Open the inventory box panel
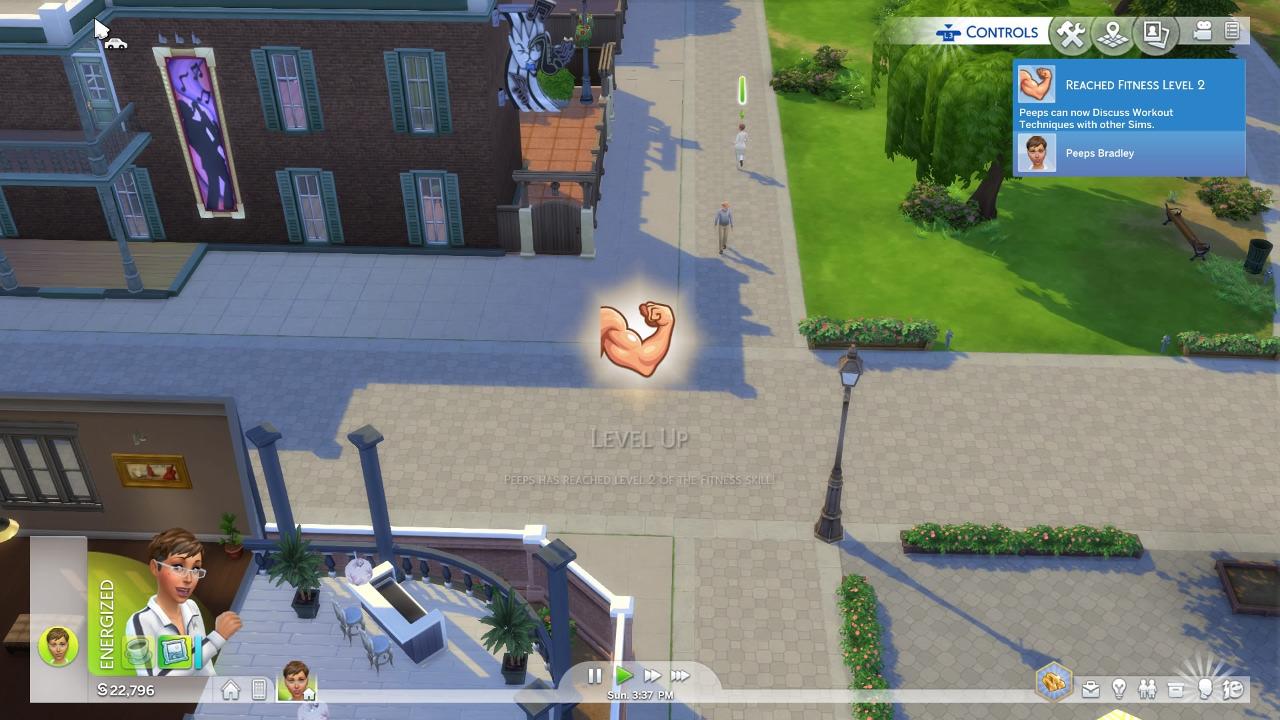This screenshot has width=1280, height=720. pos(1176,689)
